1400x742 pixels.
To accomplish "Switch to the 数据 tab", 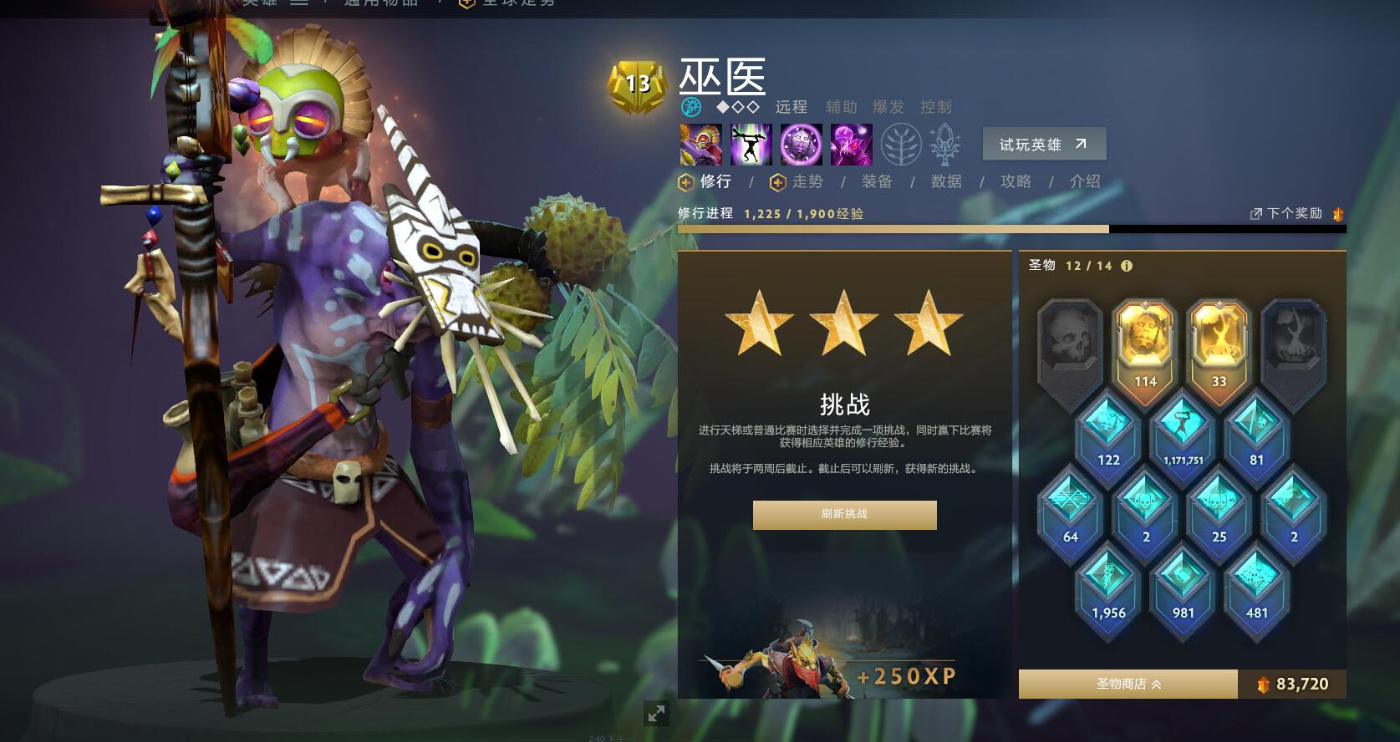I will 944,181.
